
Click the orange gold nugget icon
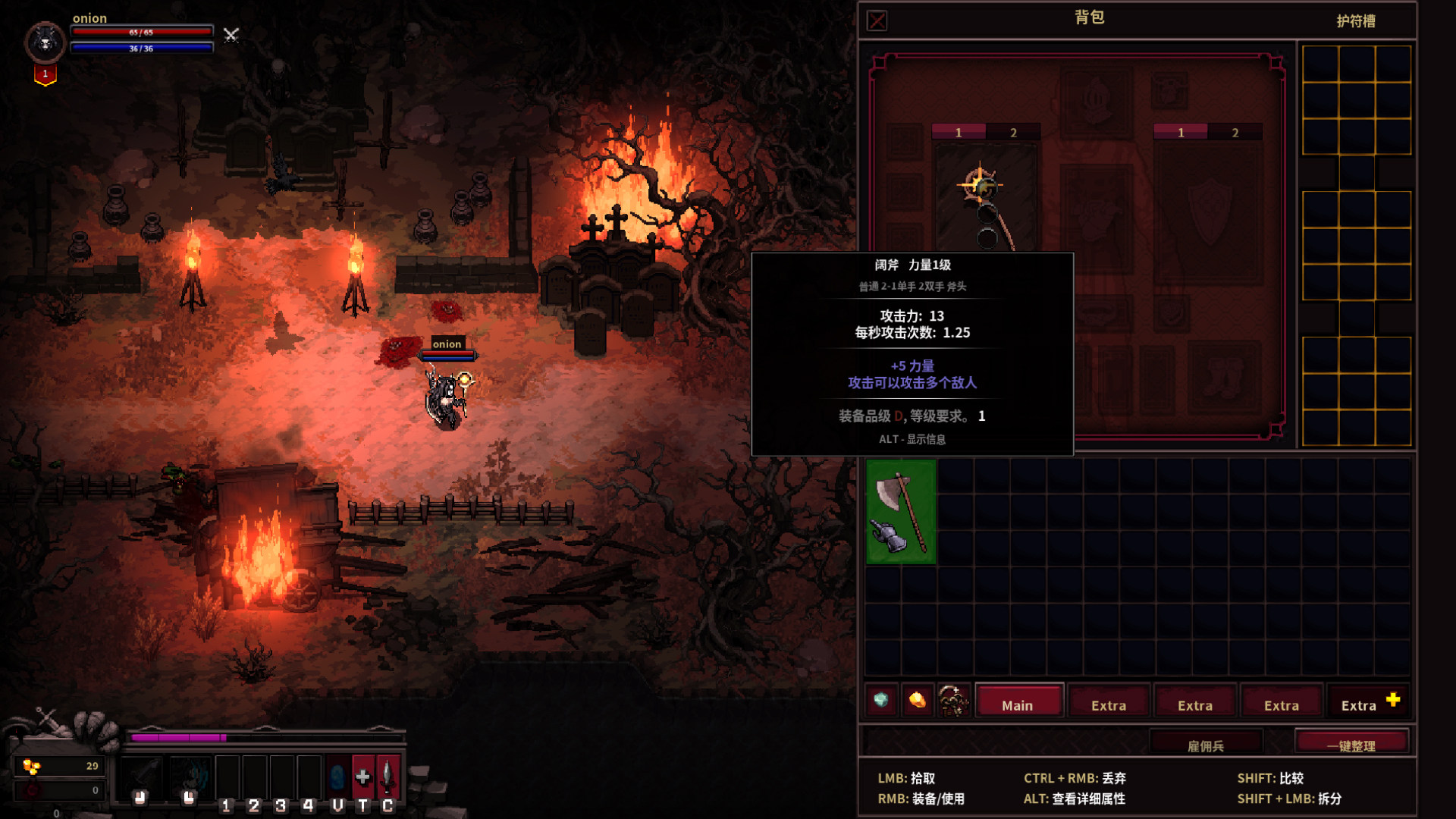point(917,699)
